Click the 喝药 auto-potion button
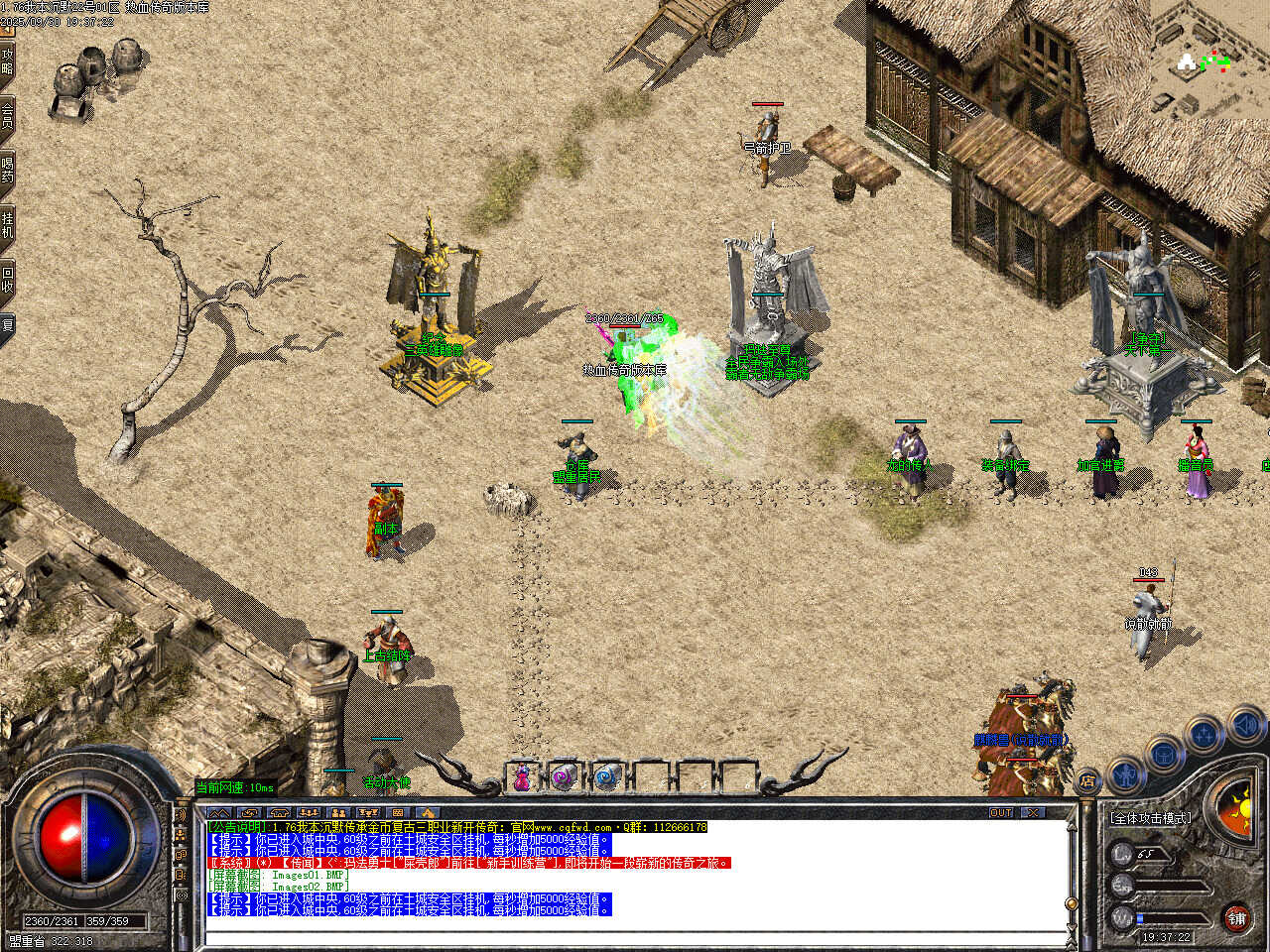 (8, 169)
